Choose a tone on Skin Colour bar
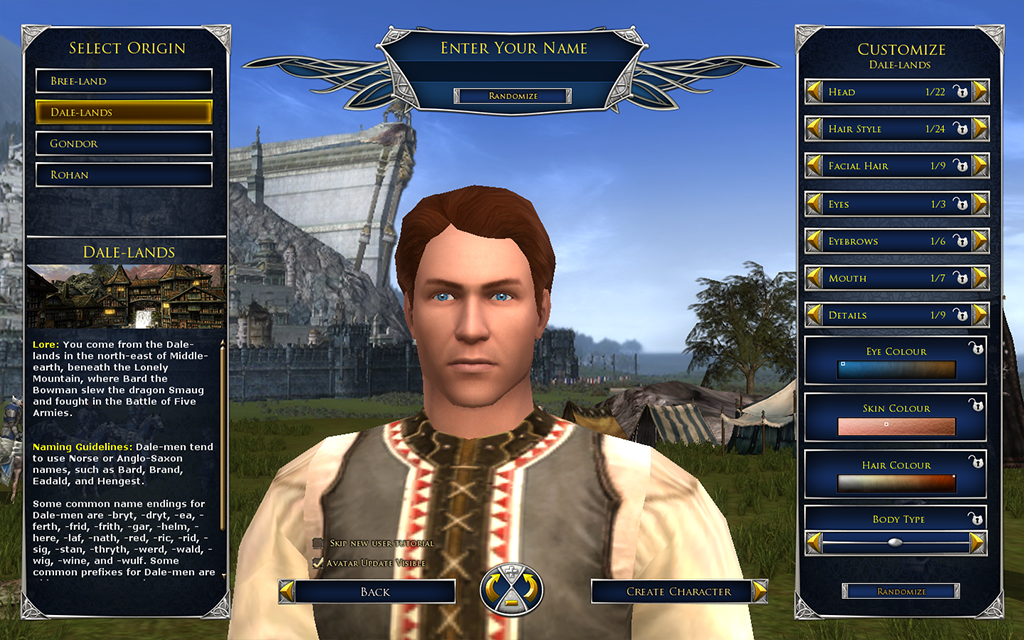 (x=896, y=427)
